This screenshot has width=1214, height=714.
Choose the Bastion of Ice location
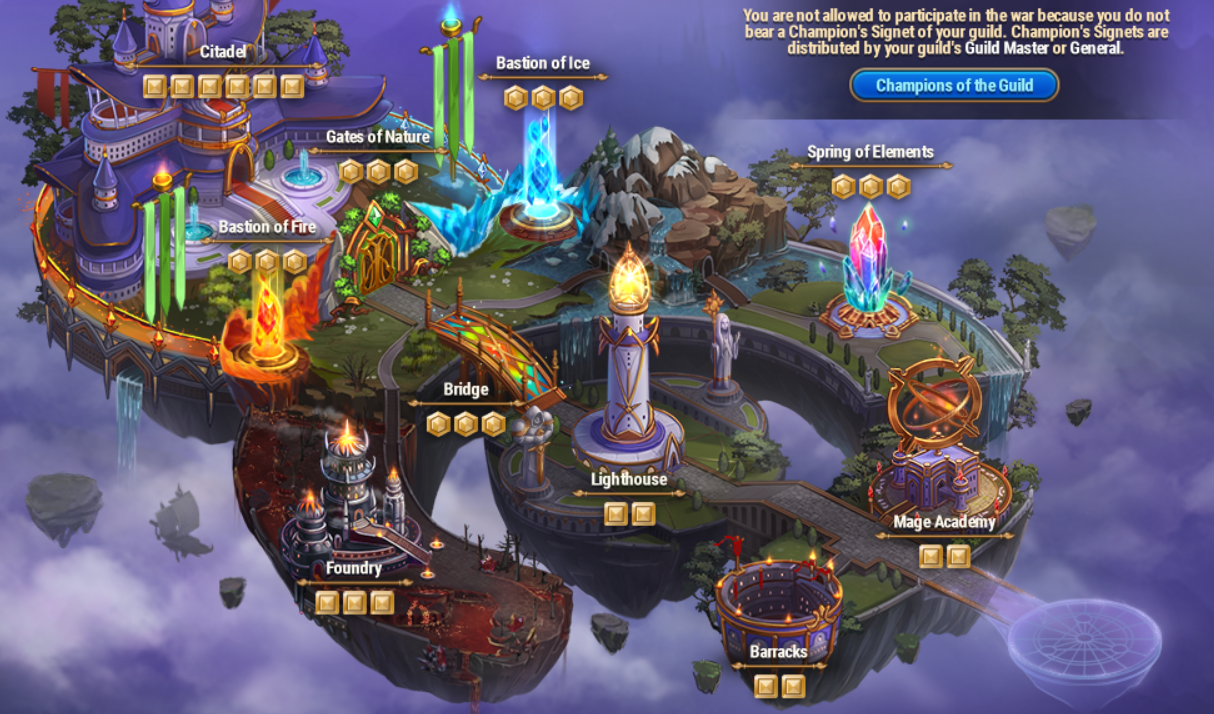click(543, 63)
